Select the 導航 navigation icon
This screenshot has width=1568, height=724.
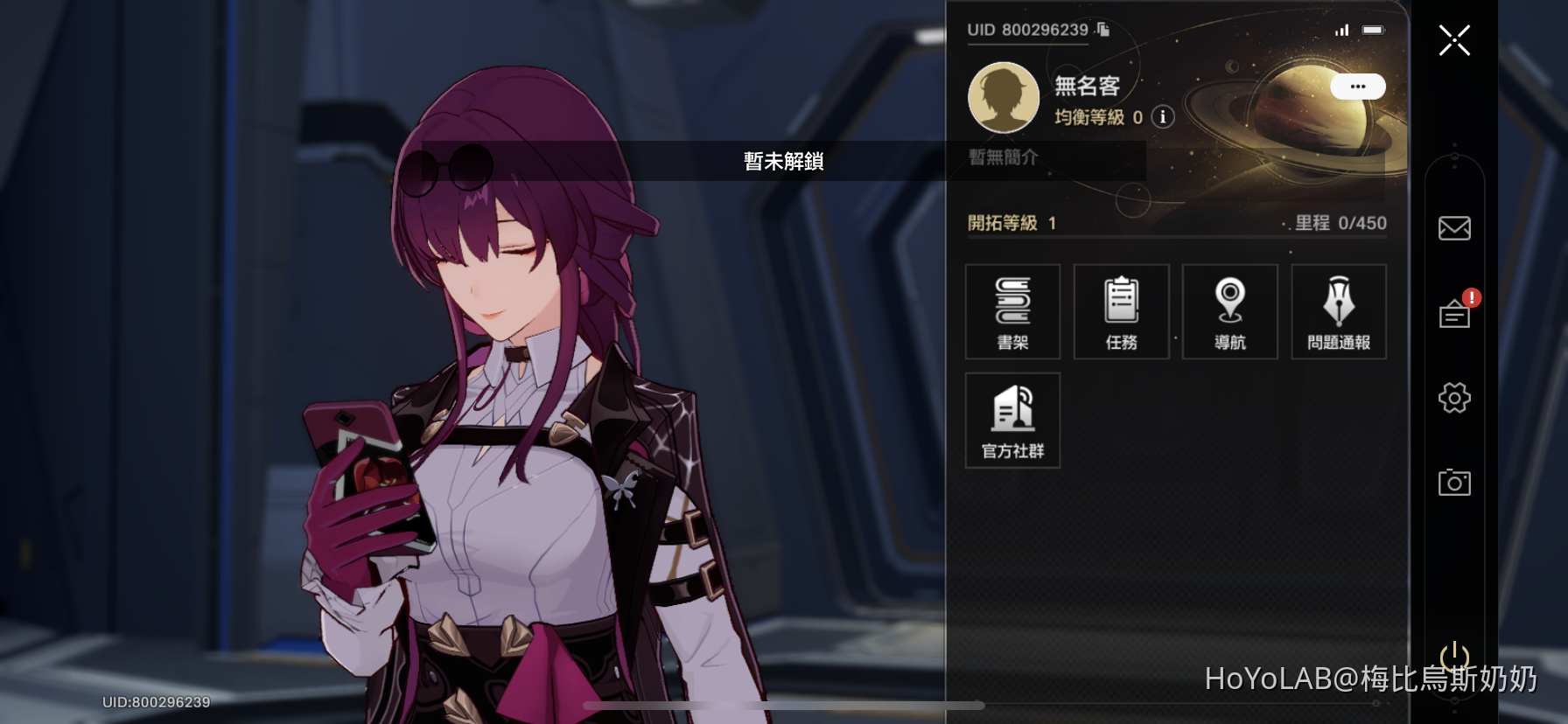pyautogui.click(x=1229, y=311)
